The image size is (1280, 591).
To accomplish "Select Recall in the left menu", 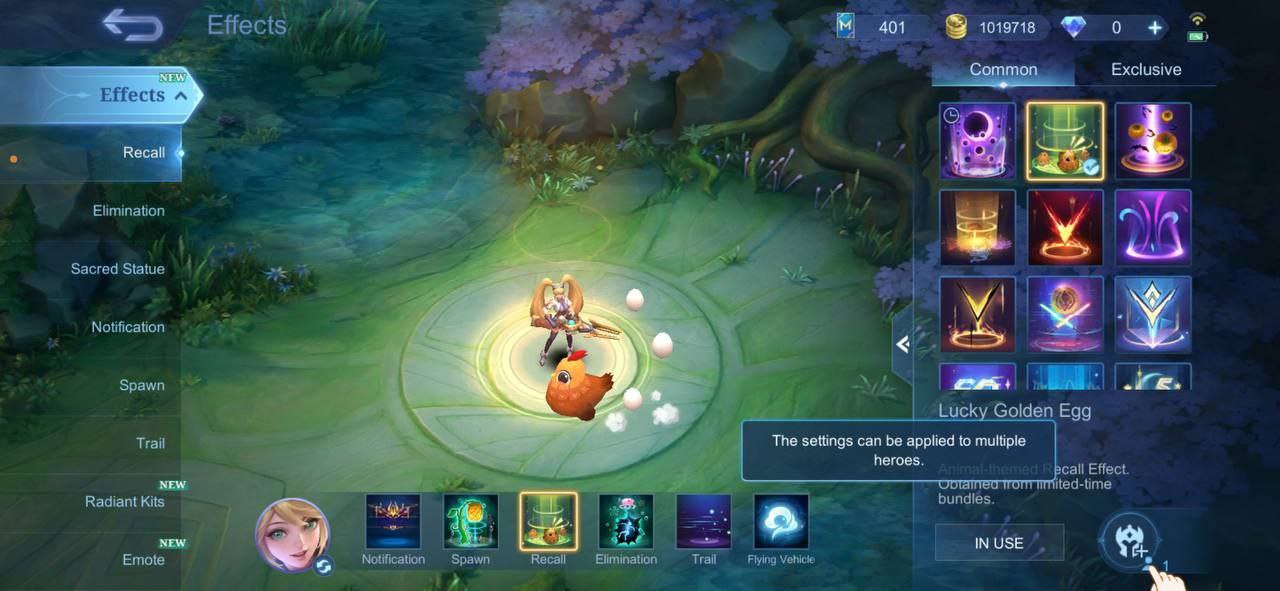I will click(x=143, y=153).
